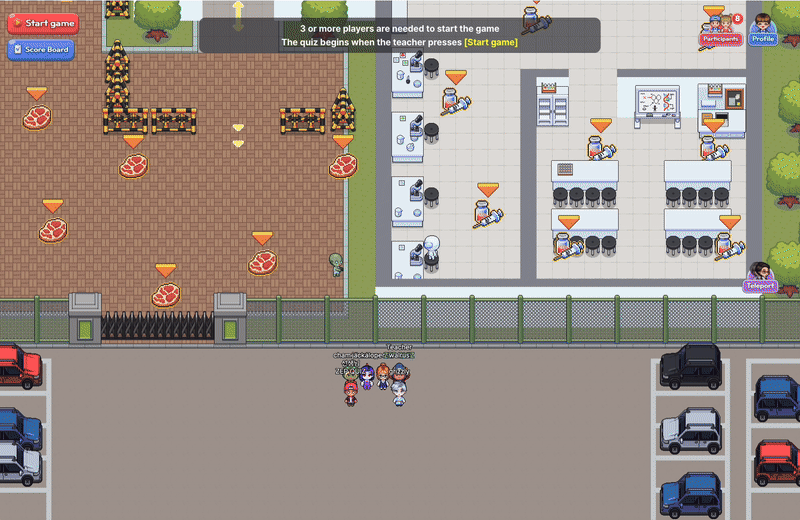Viewport: 800px width, 520px height.
Task: Show the Participants list
Action: tap(720, 32)
